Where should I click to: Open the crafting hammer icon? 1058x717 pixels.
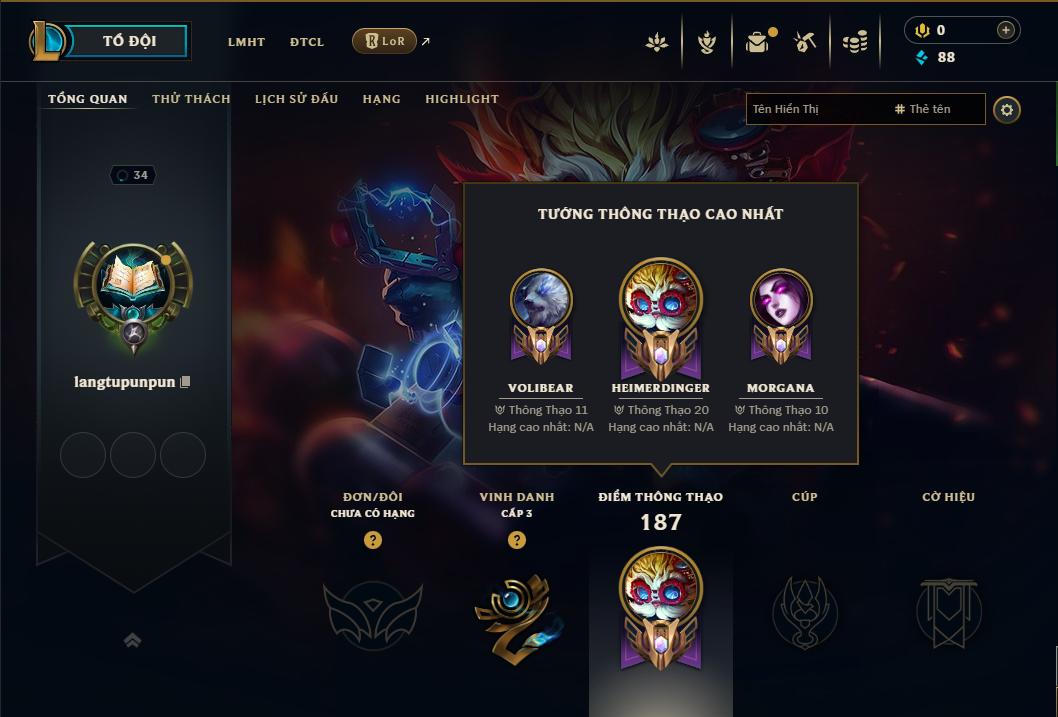[x=805, y=42]
